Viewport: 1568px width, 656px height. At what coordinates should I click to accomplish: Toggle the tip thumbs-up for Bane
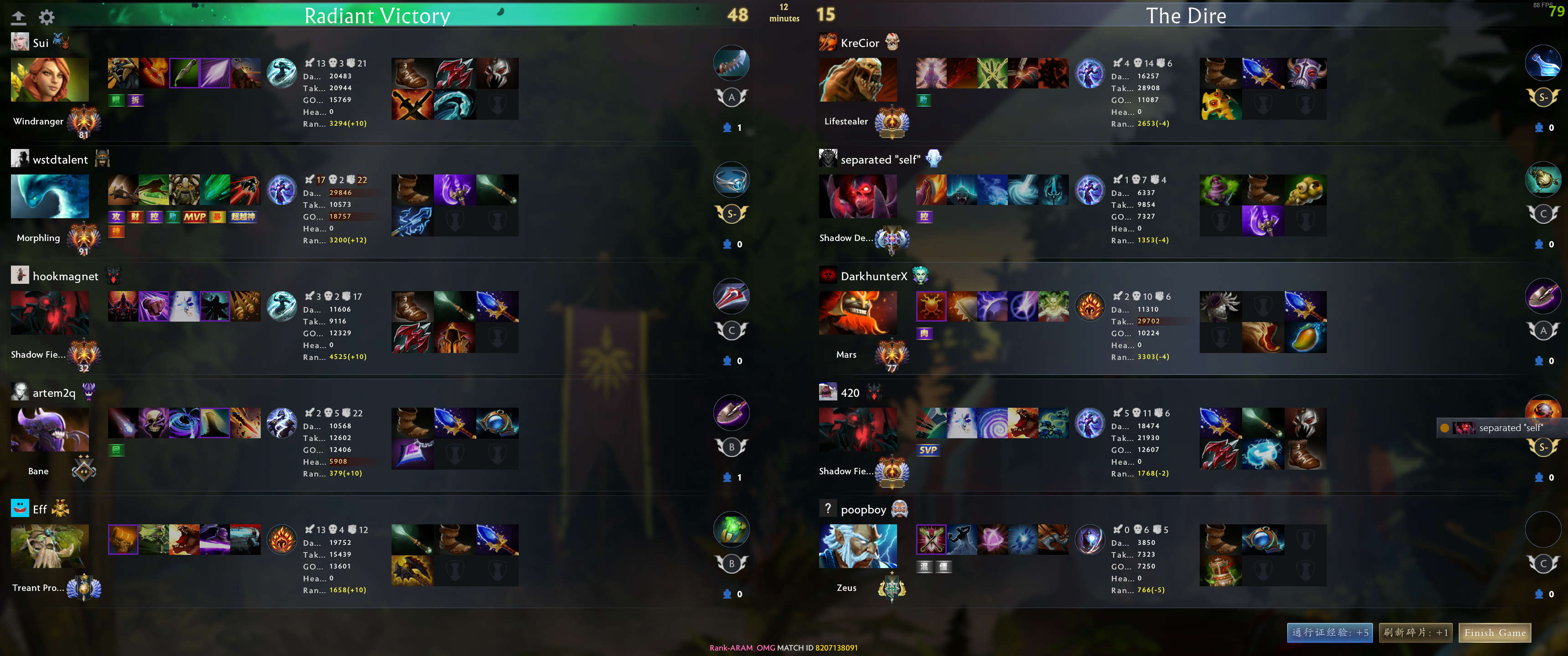click(727, 477)
